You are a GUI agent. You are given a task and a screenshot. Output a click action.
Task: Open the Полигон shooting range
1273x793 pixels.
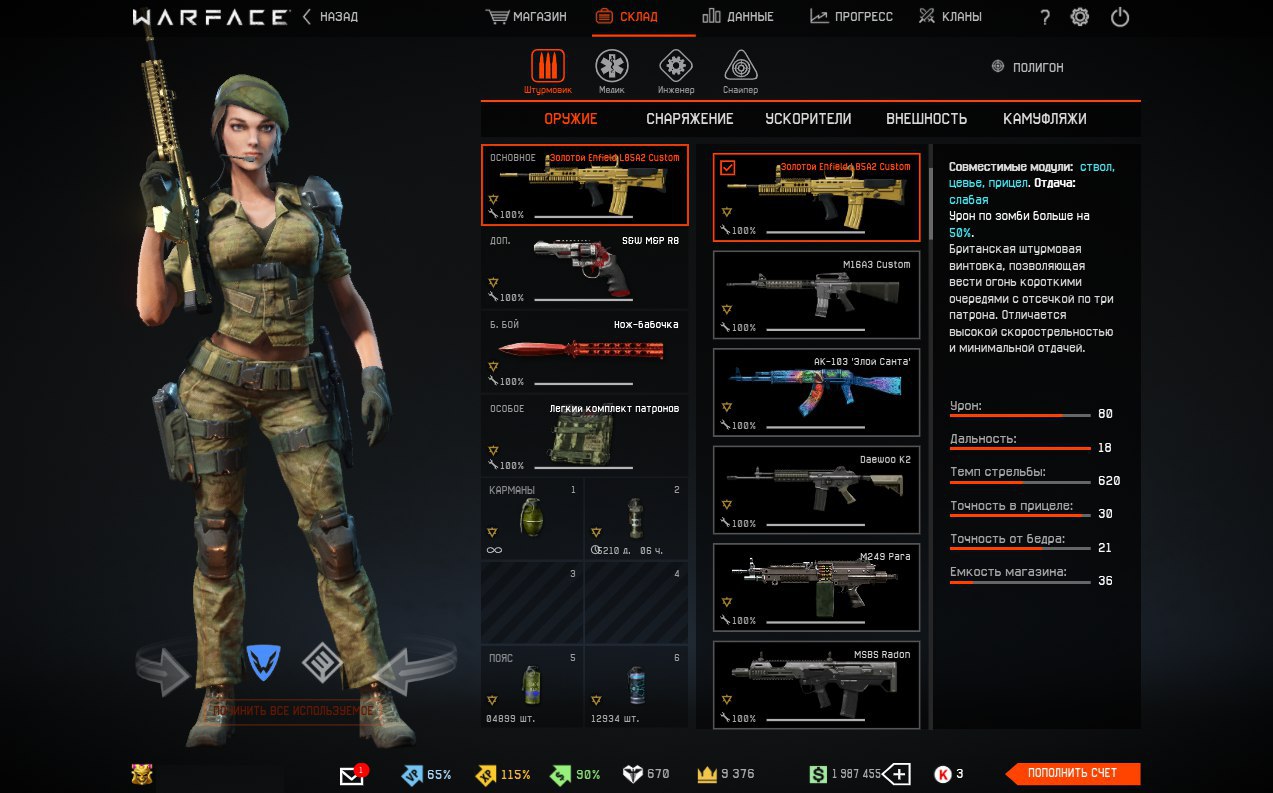(1027, 67)
